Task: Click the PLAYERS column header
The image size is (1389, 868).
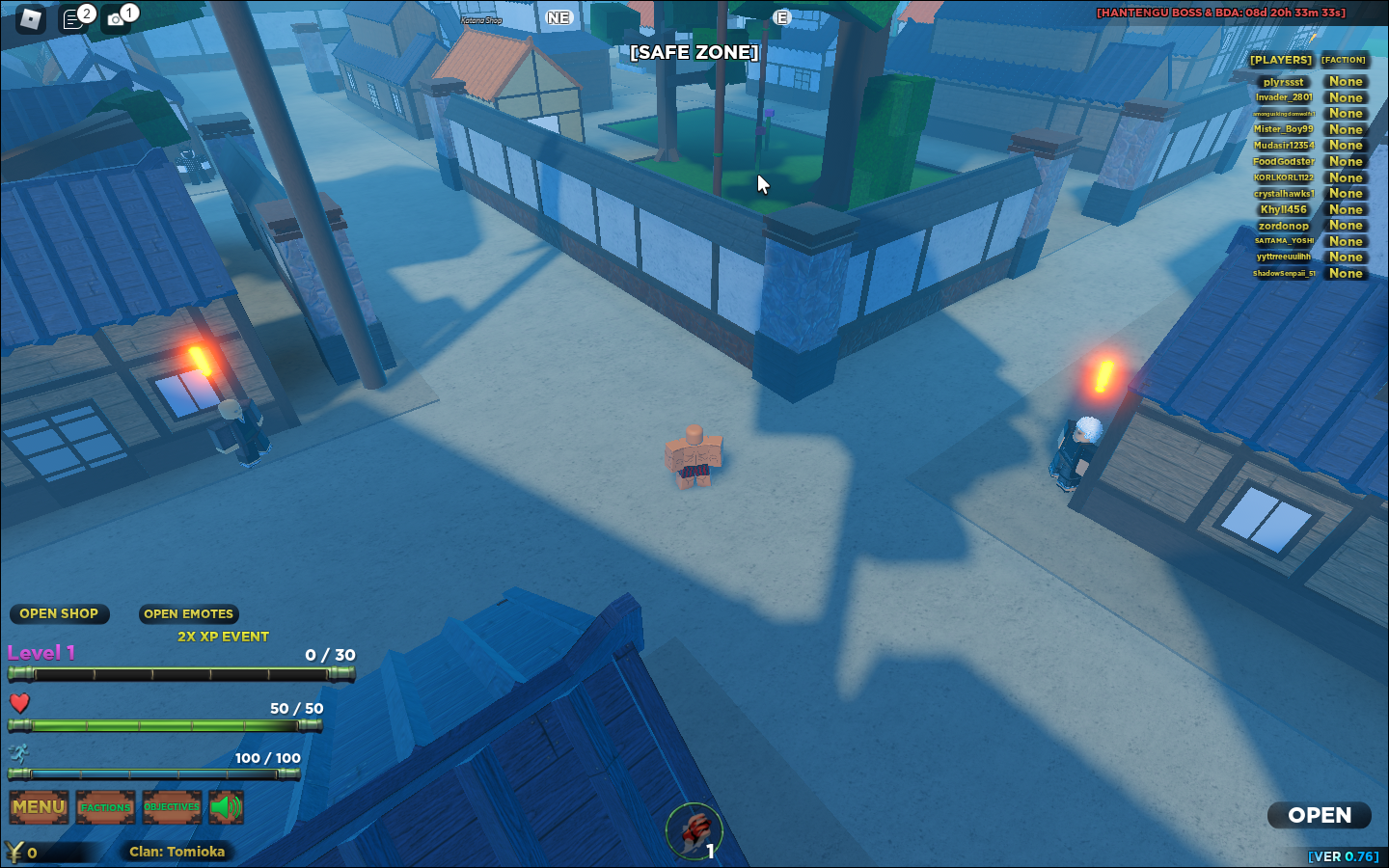Action: click(x=1281, y=60)
